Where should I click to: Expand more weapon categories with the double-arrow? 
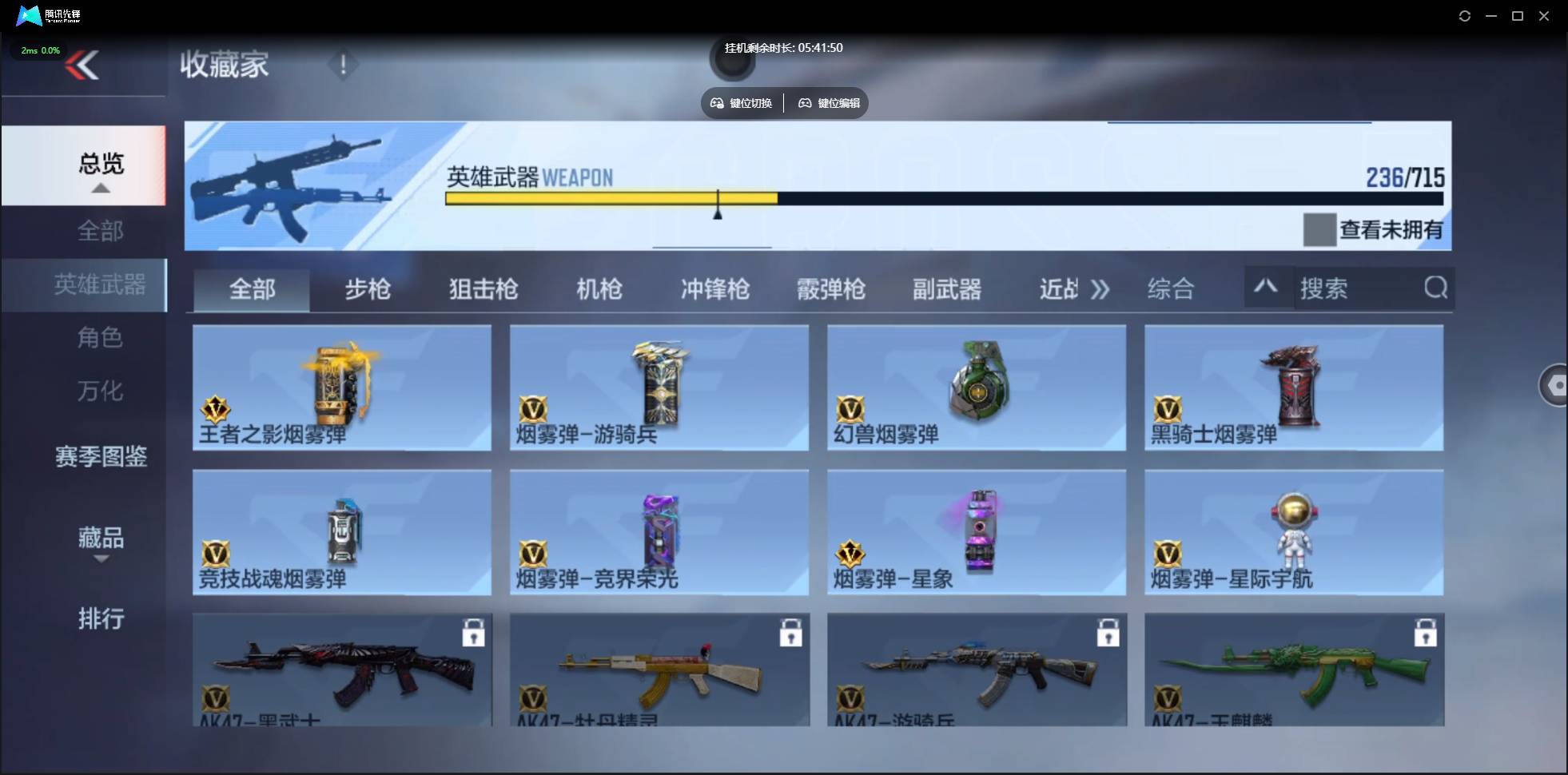tap(1100, 289)
